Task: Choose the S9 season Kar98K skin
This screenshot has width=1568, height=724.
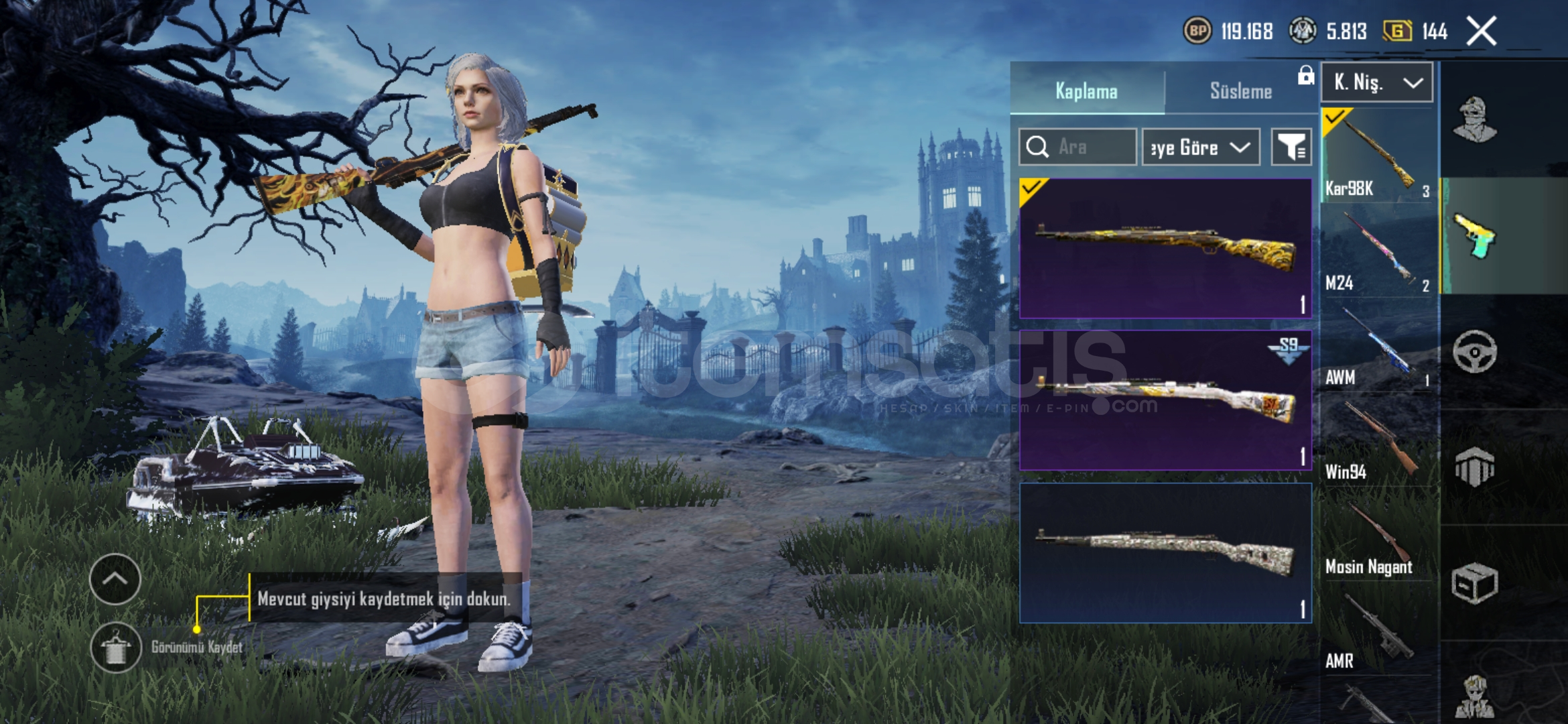Action: (1165, 400)
